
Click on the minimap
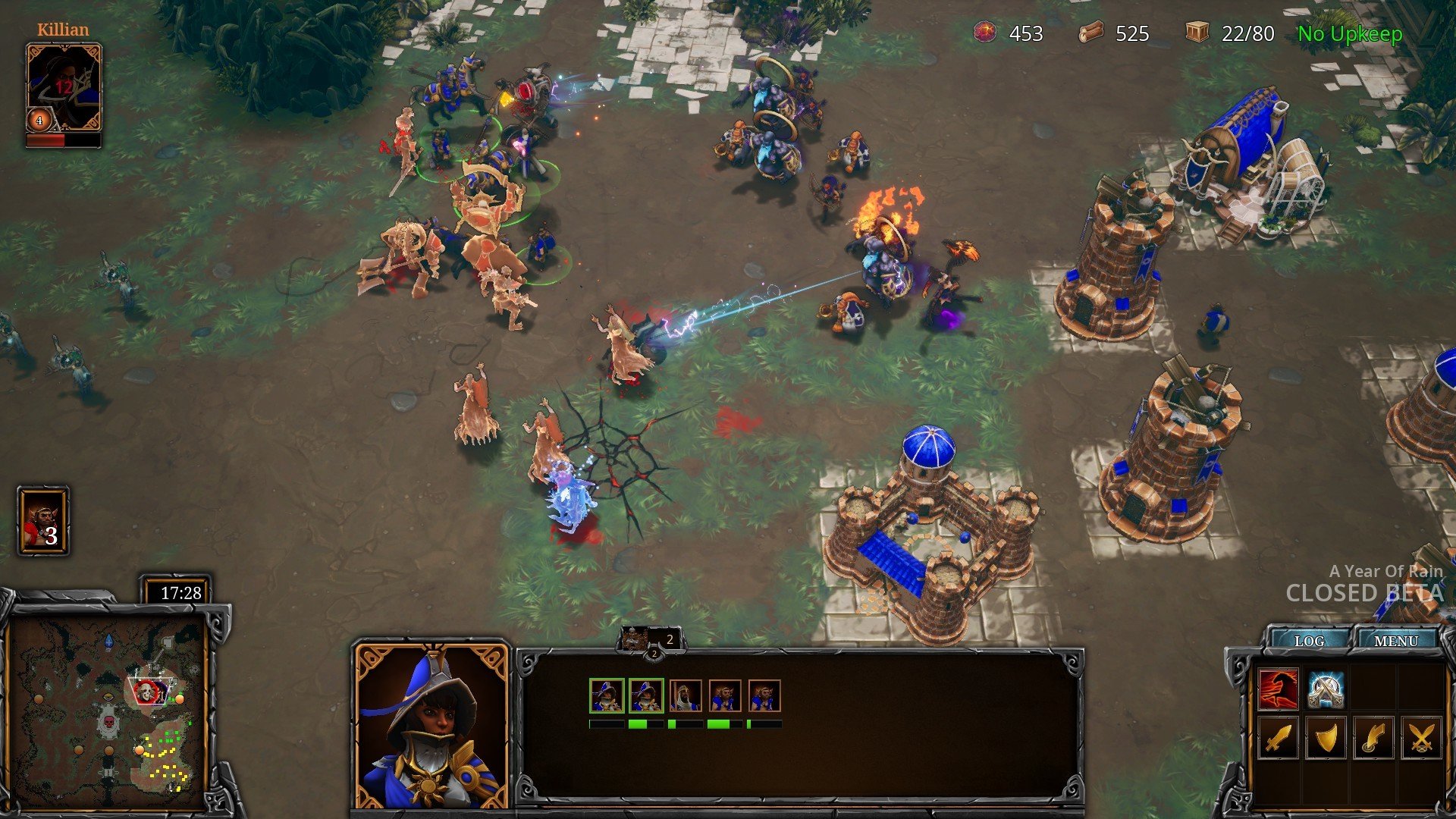tap(108, 710)
